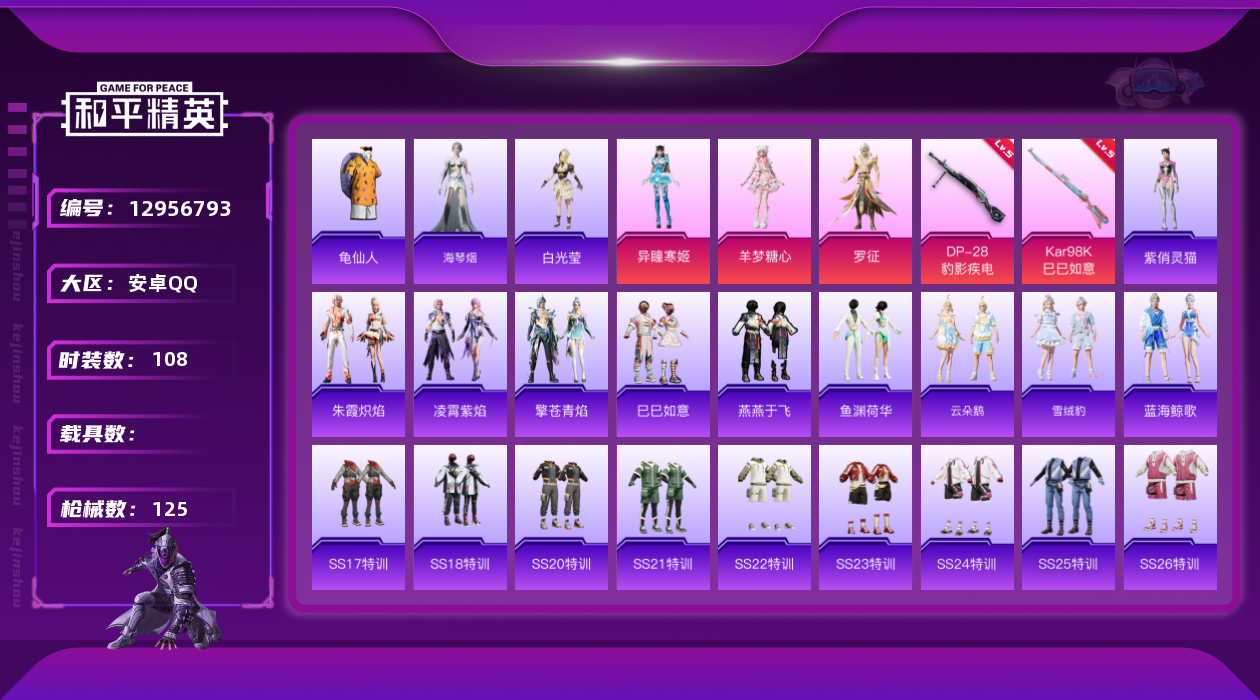This screenshot has width=1260, height=700.
Task: Select the 龟仙人 outfit card
Action: point(358,210)
